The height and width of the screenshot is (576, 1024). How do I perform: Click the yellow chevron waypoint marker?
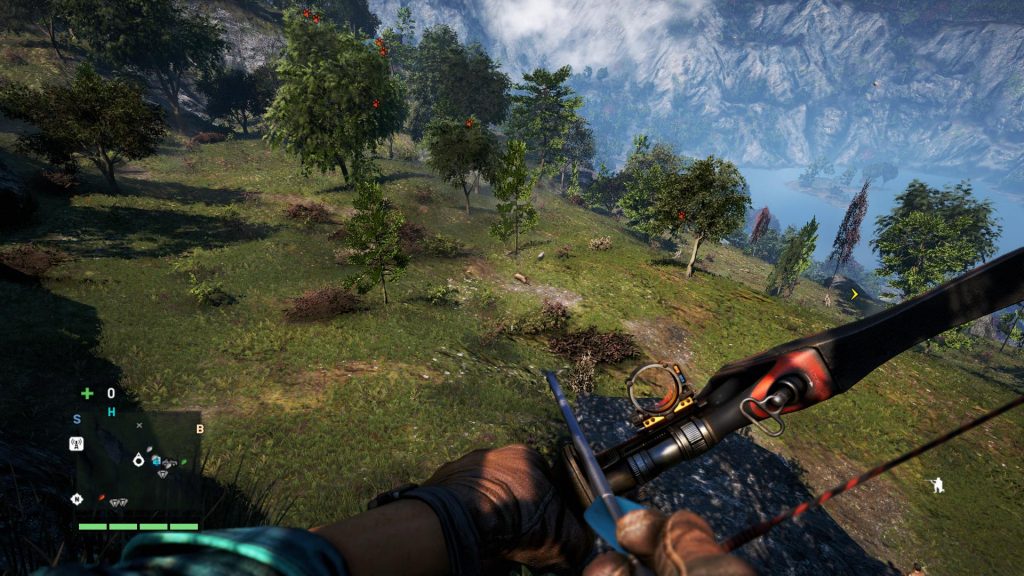click(854, 294)
